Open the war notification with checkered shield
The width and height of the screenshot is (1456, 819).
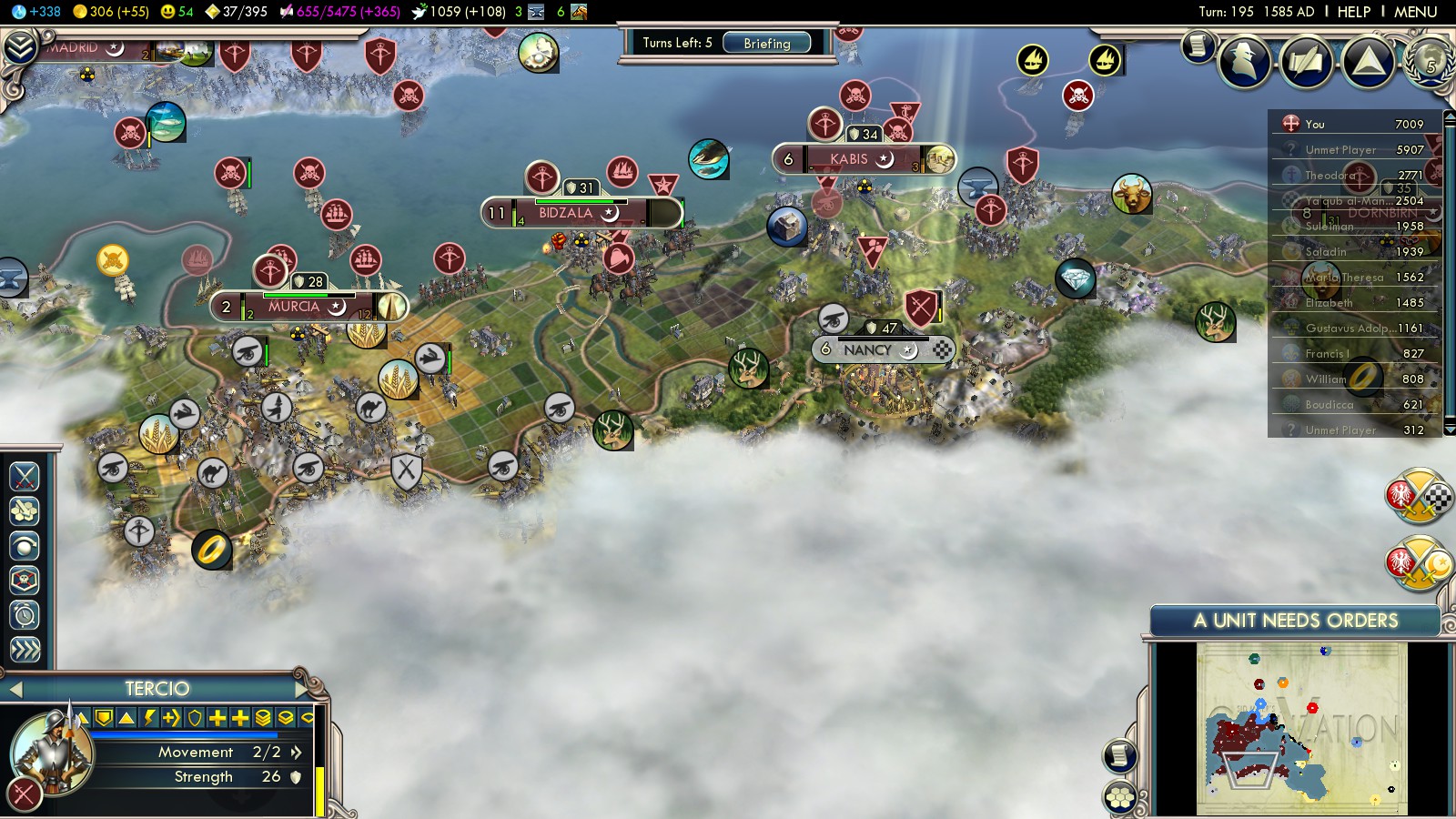[x=1418, y=497]
